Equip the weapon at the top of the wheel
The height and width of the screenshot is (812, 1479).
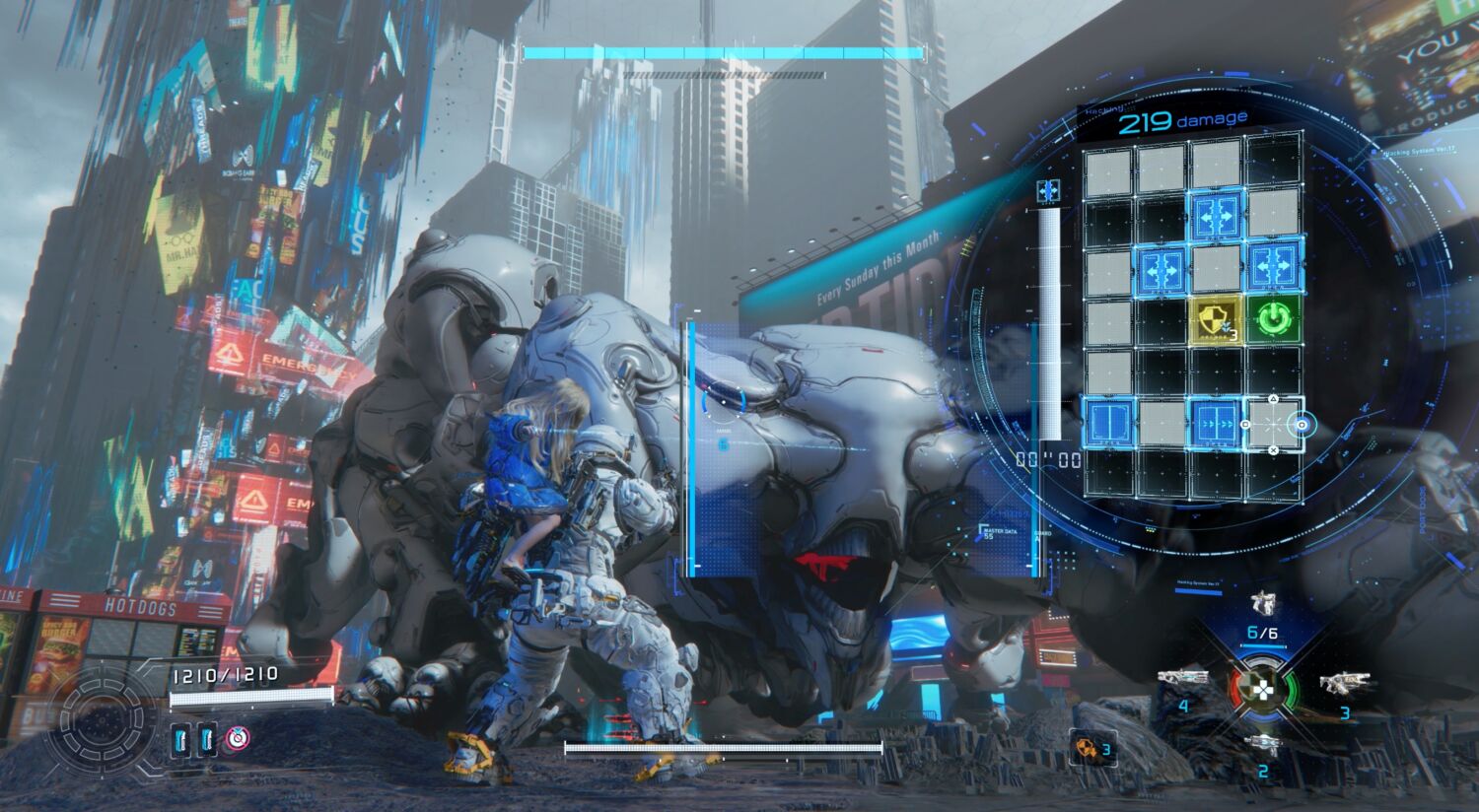coord(1263,602)
